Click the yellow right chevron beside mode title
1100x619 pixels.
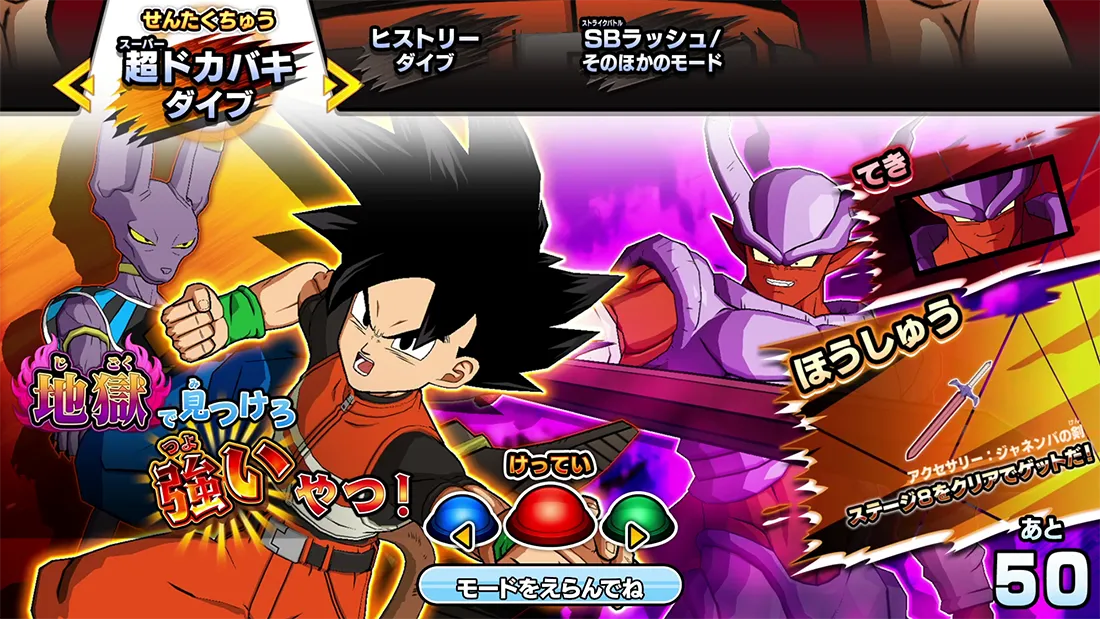point(346,86)
